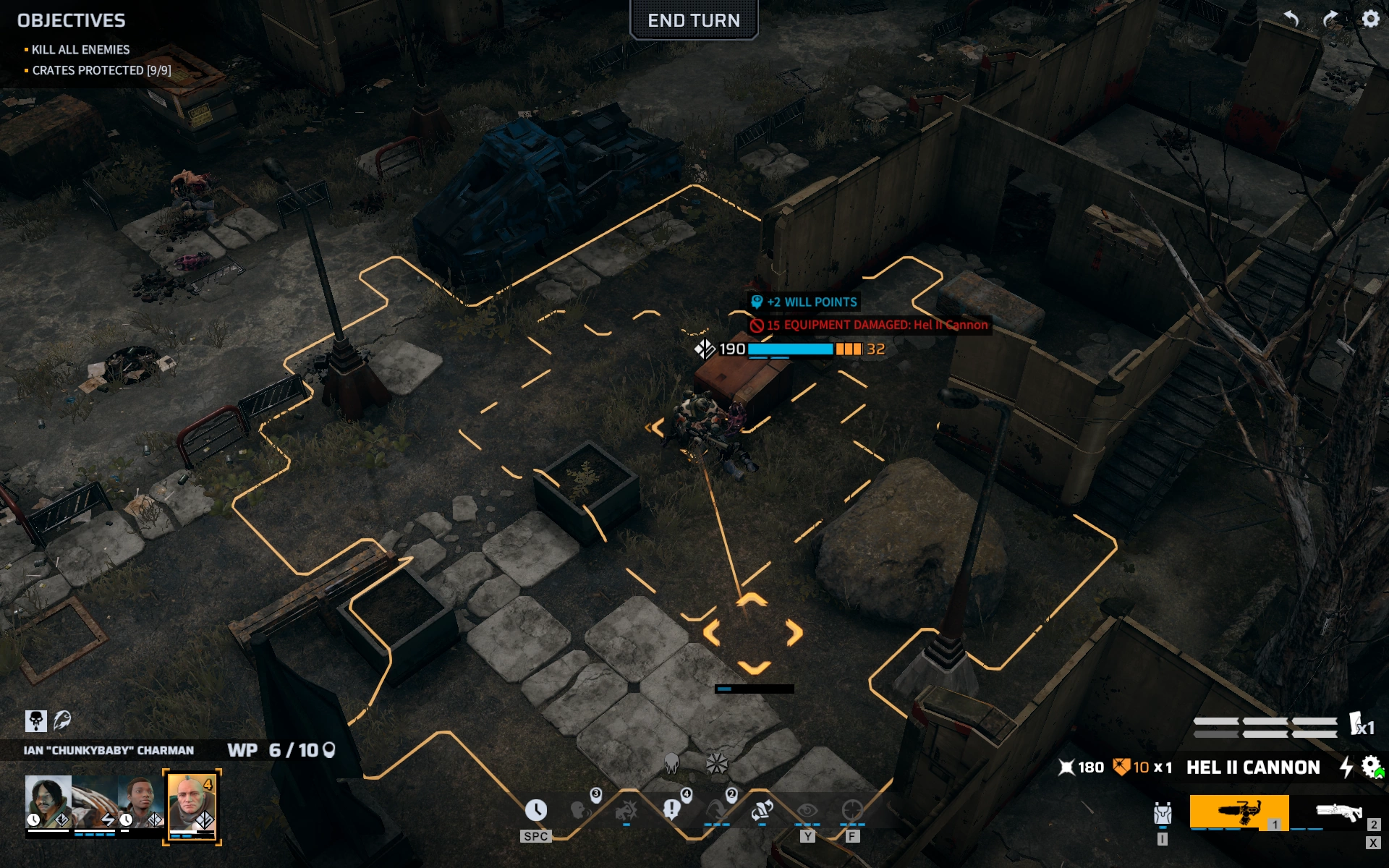Viewport: 1389px width, 868px height.
Task: Select the long-haired soldier portrait
Action: point(48,801)
